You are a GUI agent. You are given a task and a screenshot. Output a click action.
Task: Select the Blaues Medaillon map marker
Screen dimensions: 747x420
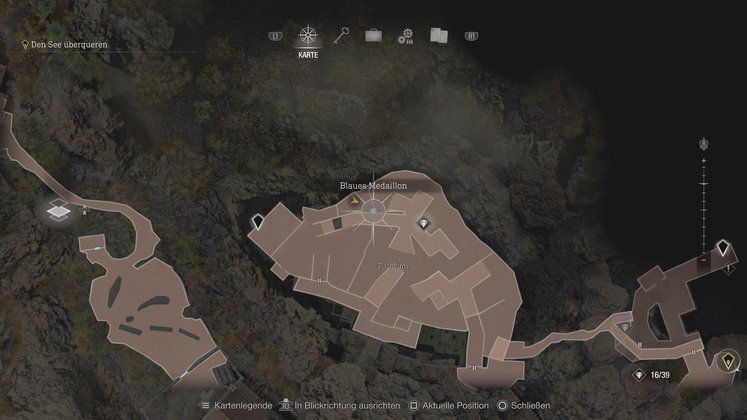374,211
